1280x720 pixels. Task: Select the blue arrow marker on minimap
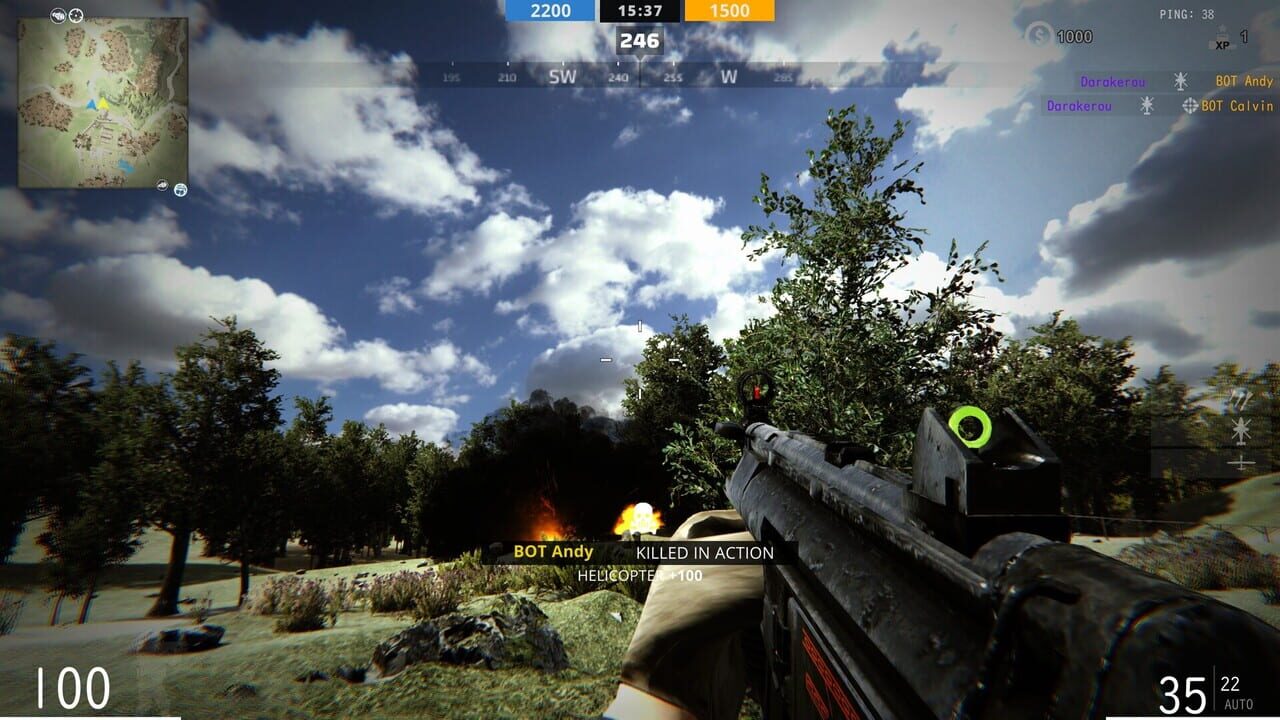coord(92,104)
